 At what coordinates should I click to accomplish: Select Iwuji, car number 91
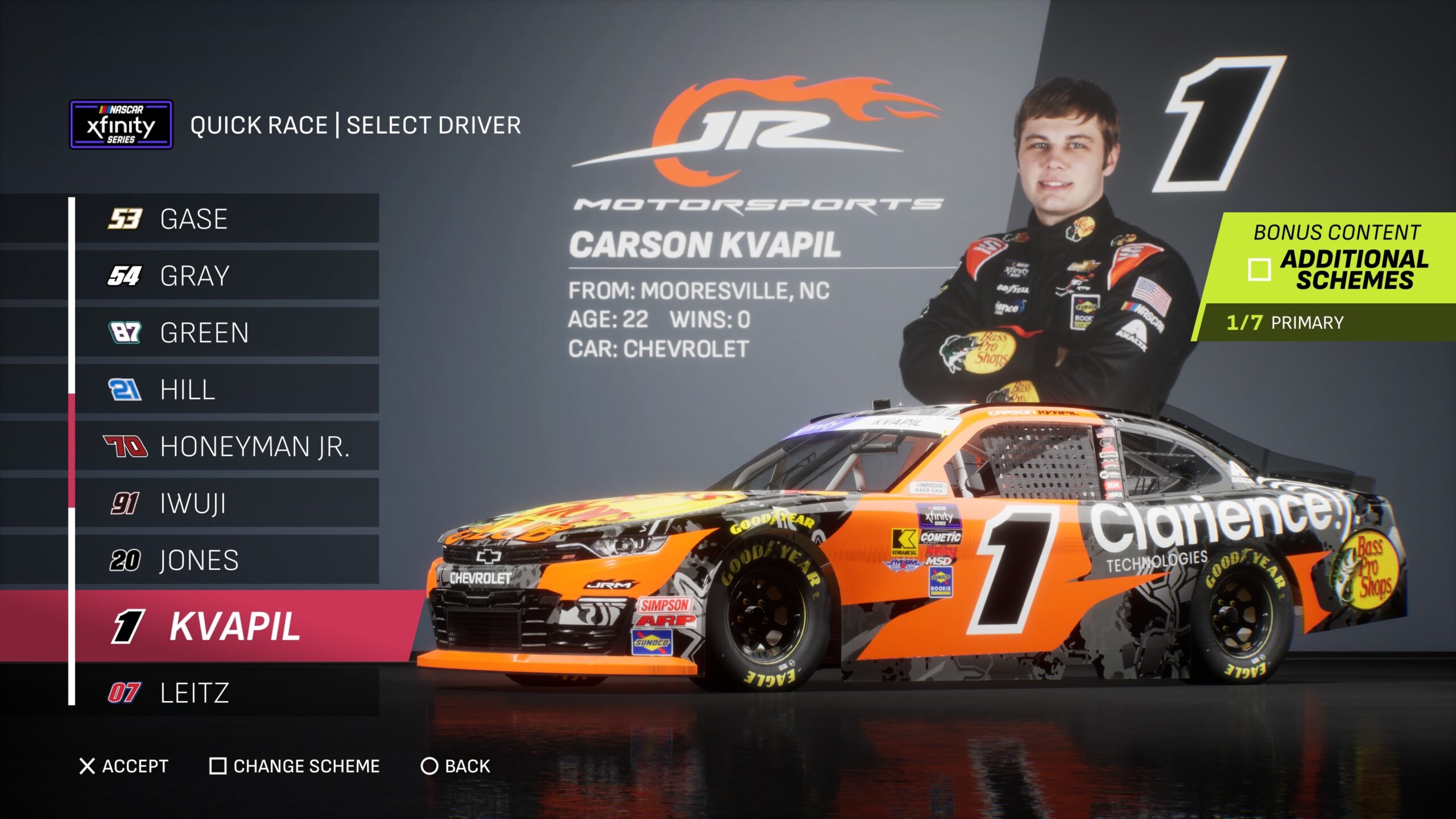click(226, 503)
